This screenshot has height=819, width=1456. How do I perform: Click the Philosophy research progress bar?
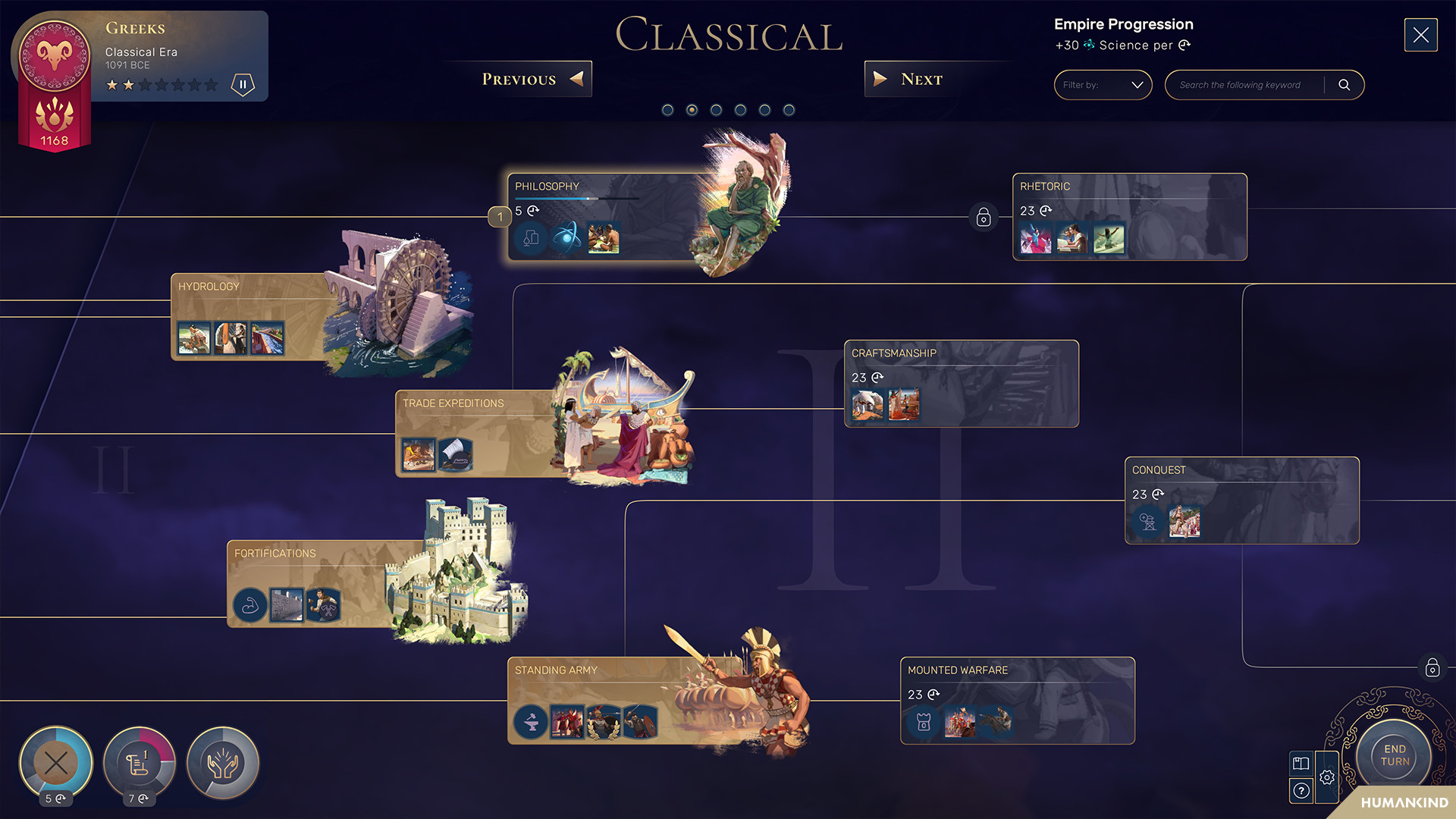[x=576, y=199]
